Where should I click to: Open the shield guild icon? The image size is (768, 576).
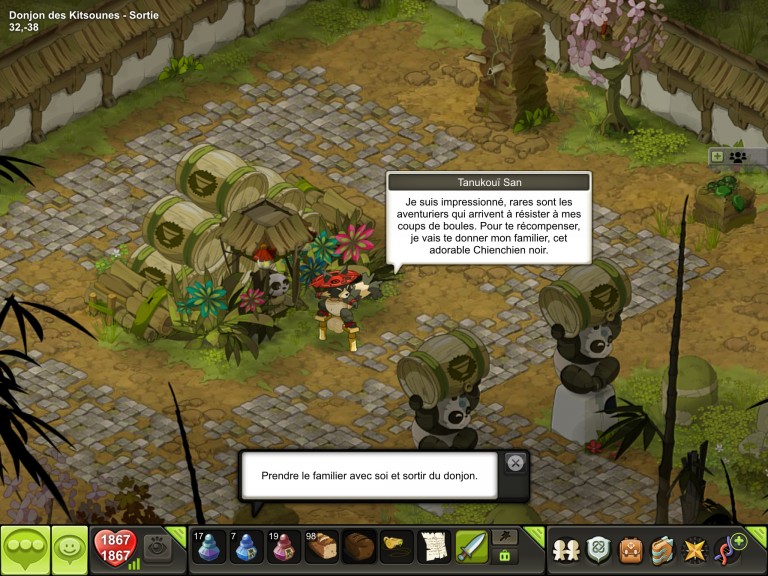click(598, 549)
